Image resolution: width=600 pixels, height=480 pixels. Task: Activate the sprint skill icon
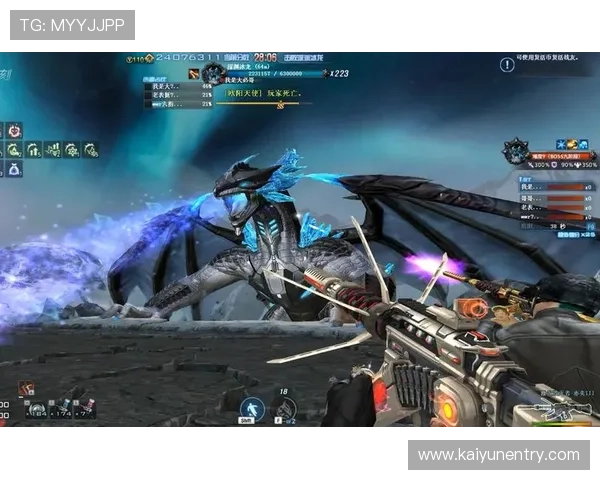(x=252, y=409)
